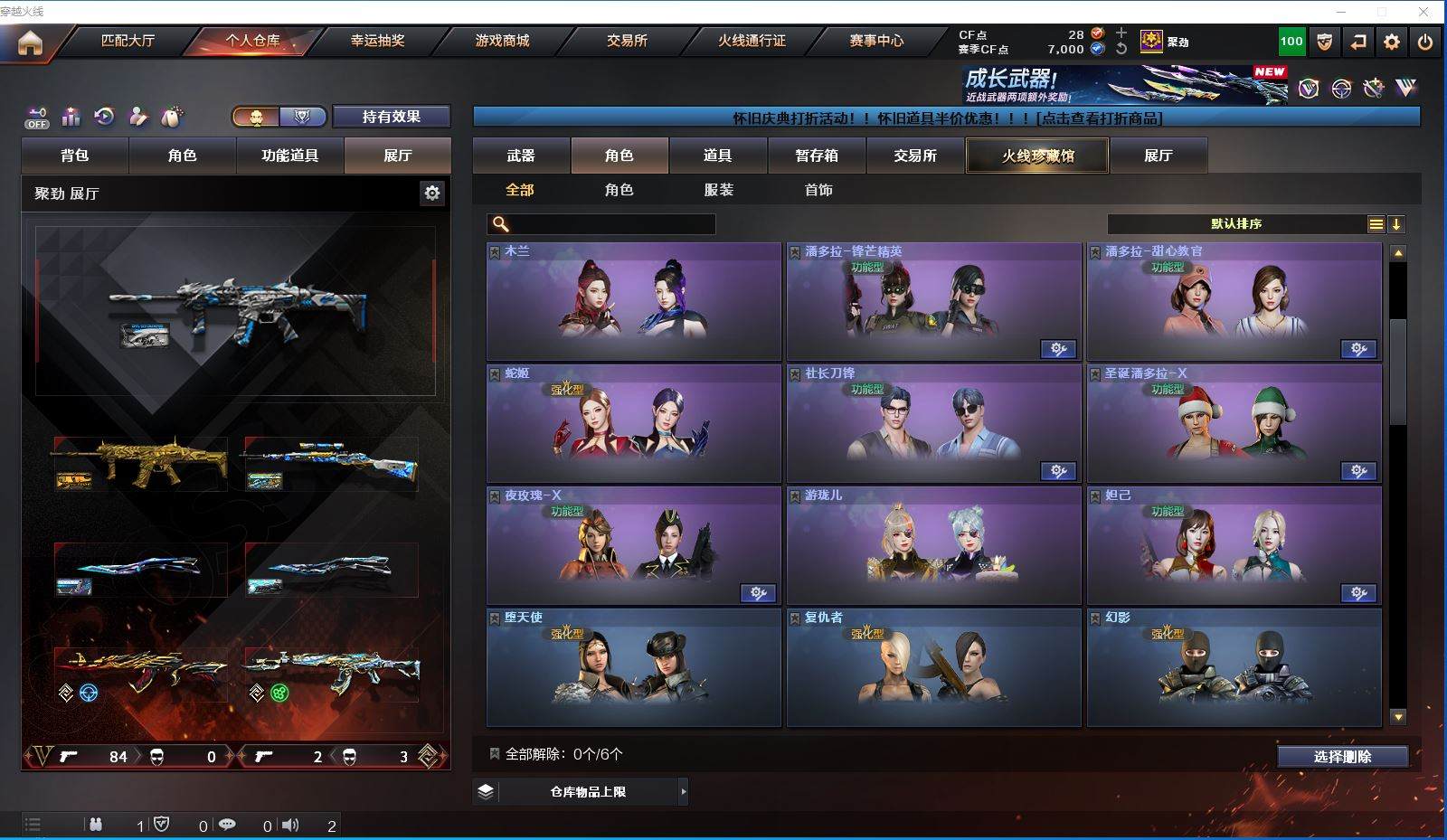Select the 木兰 character card
The height and width of the screenshot is (840, 1447).
coord(633,301)
